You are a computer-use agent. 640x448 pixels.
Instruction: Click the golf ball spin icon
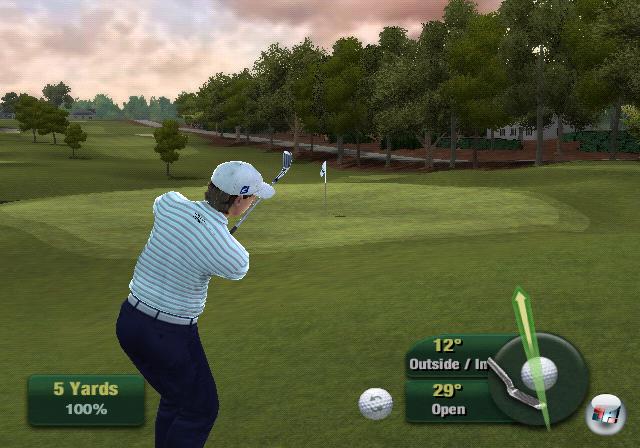pyautogui.click(x=375, y=403)
